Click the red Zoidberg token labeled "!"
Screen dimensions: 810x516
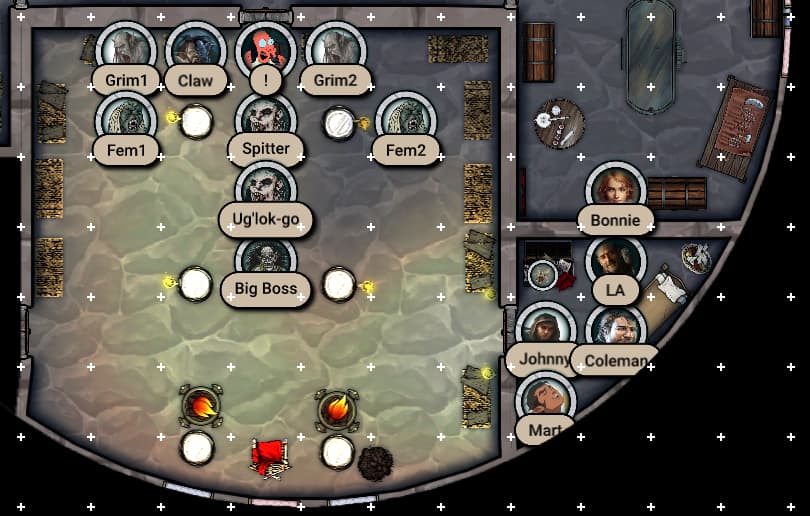point(266,49)
